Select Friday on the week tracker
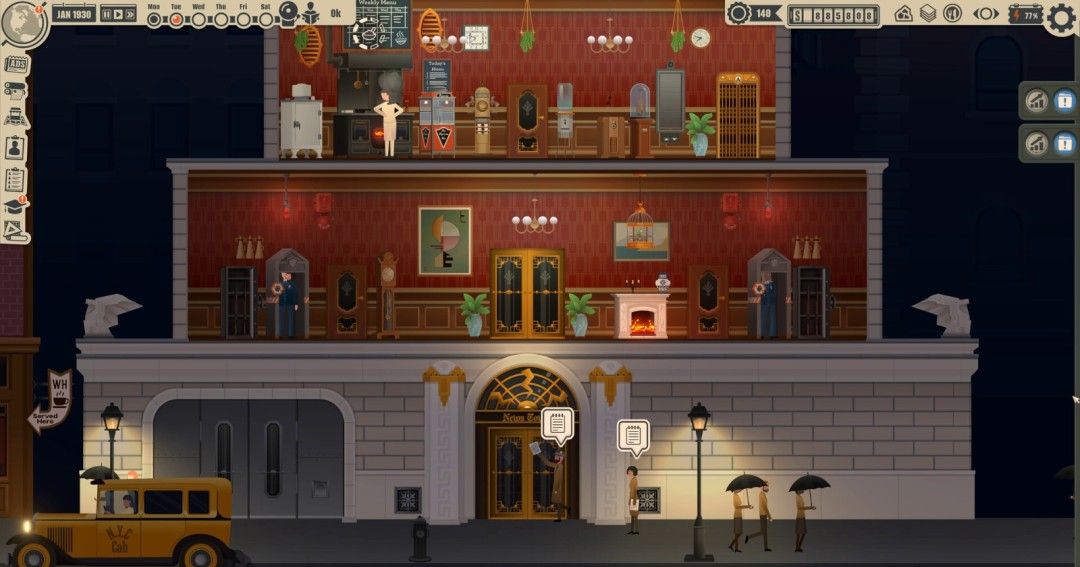Viewport: 1080px width, 567px height. click(243, 18)
